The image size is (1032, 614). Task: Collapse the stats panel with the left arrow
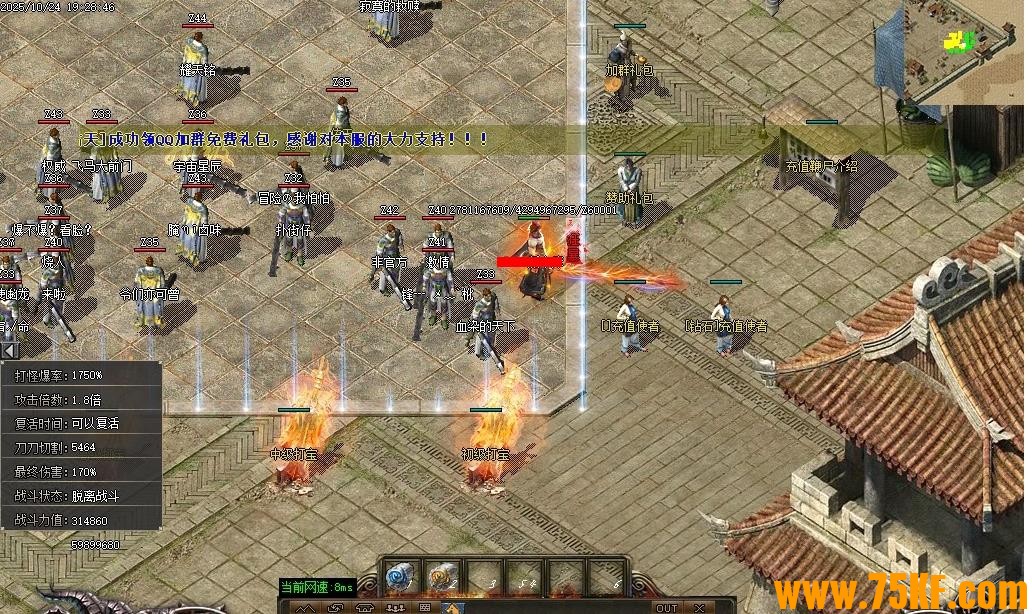9,350
